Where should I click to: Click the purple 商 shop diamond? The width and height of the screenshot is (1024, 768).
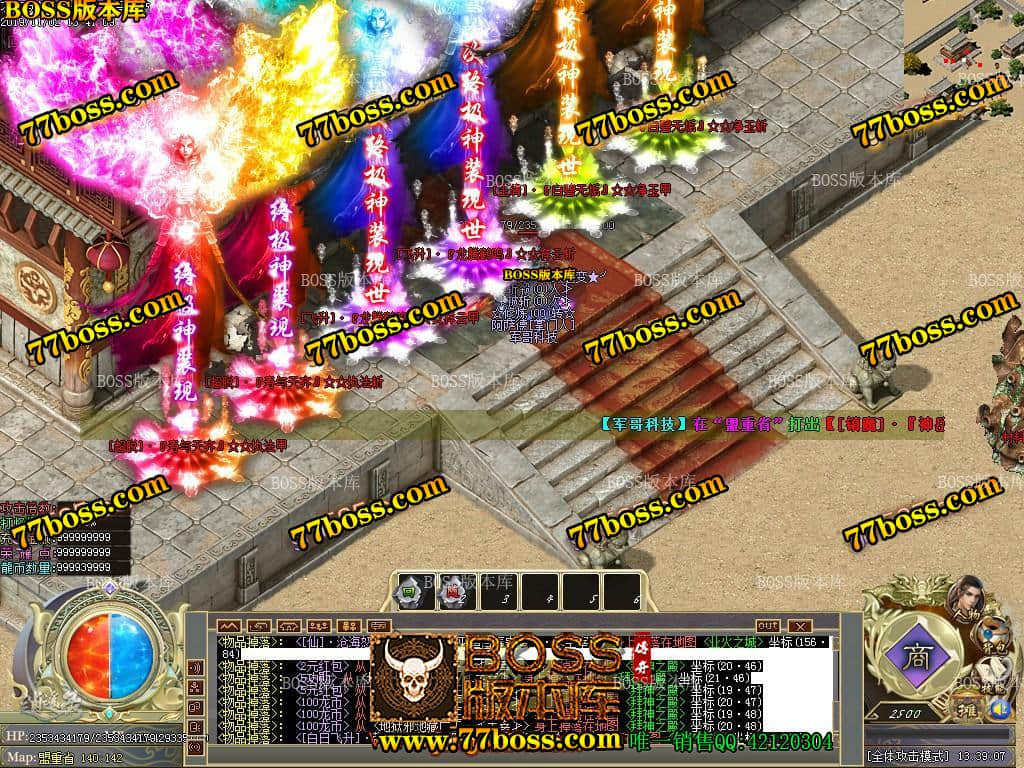[915, 659]
